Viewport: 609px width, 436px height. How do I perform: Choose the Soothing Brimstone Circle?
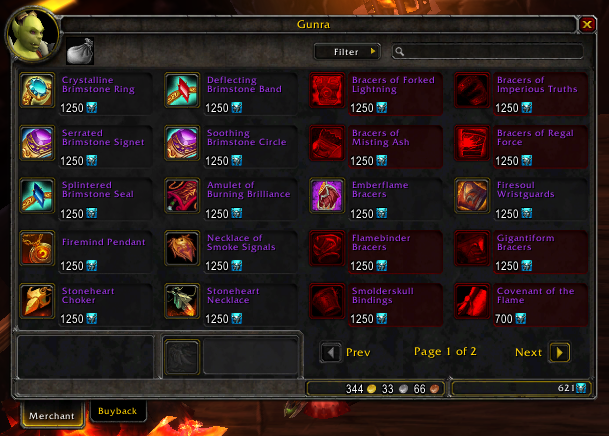(x=181, y=143)
